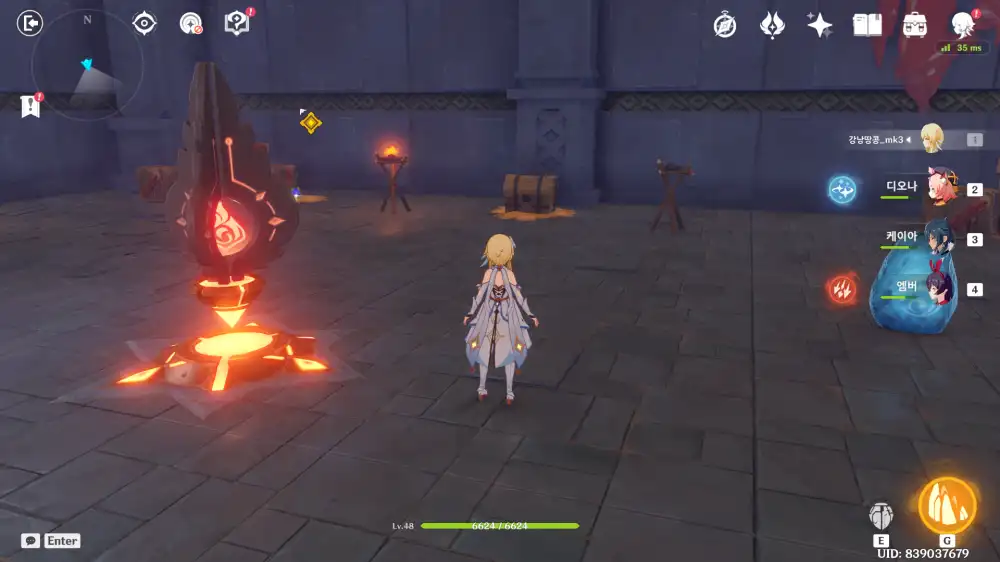Viewport: 1000px width, 562px height.
Task: Open the chat speech bubble icon
Action: [31, 540]
